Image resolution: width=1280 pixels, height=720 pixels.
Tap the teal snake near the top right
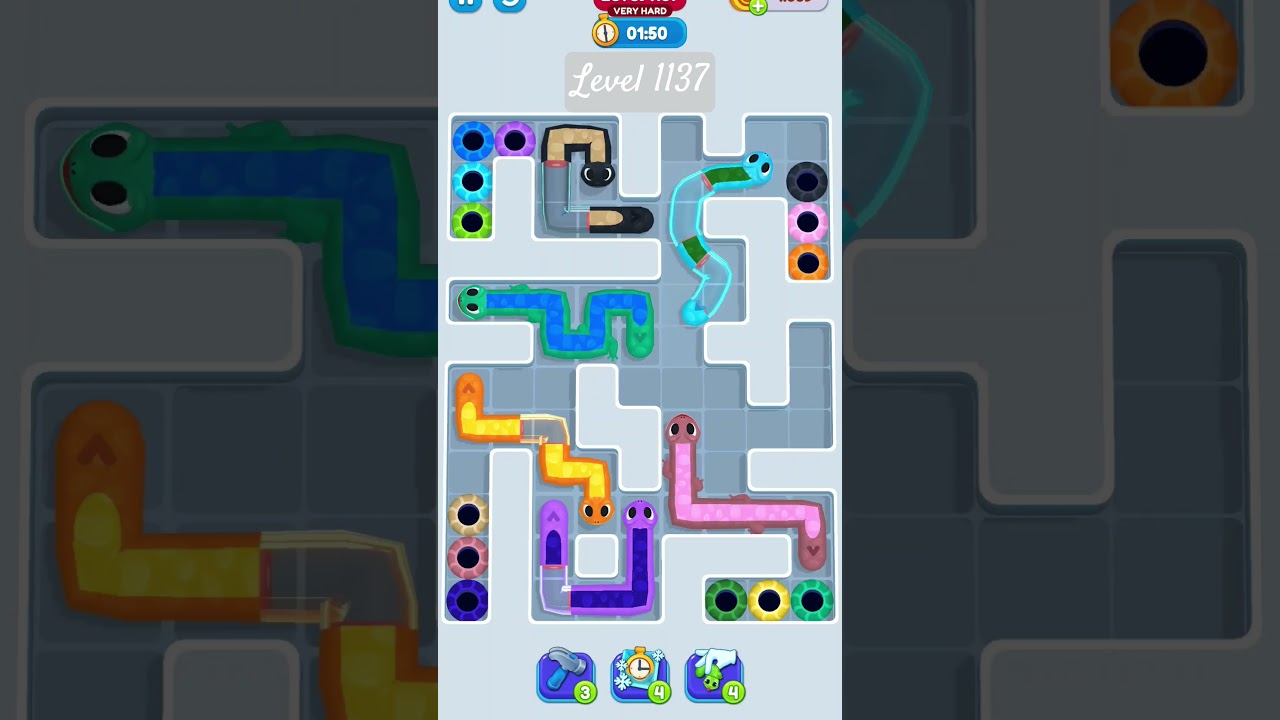(x=755, y=168)
